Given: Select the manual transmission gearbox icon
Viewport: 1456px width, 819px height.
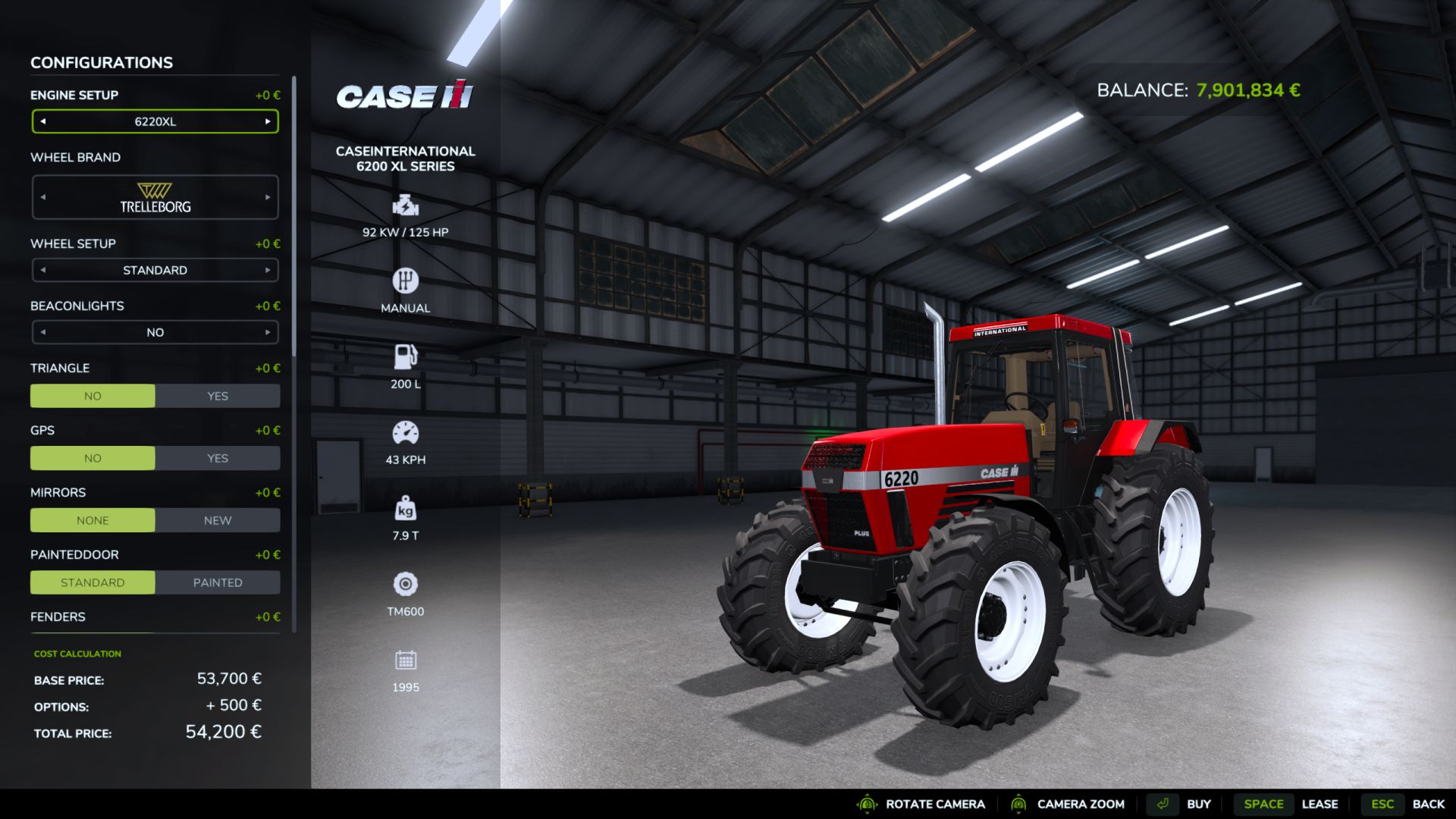Looking at the screenshot, I should [406, 281].
